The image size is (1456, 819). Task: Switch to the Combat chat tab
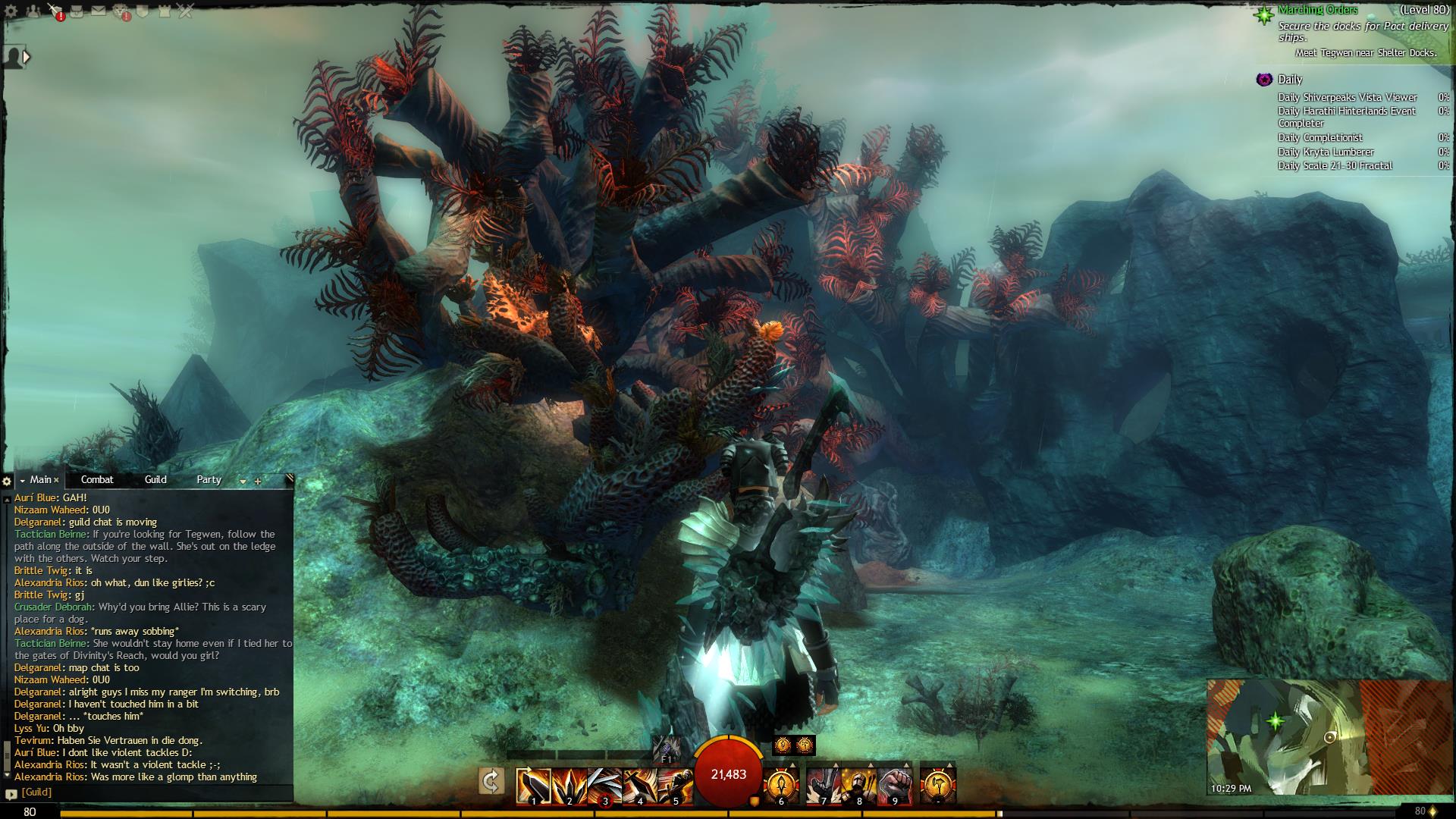(x=97, y=479)
